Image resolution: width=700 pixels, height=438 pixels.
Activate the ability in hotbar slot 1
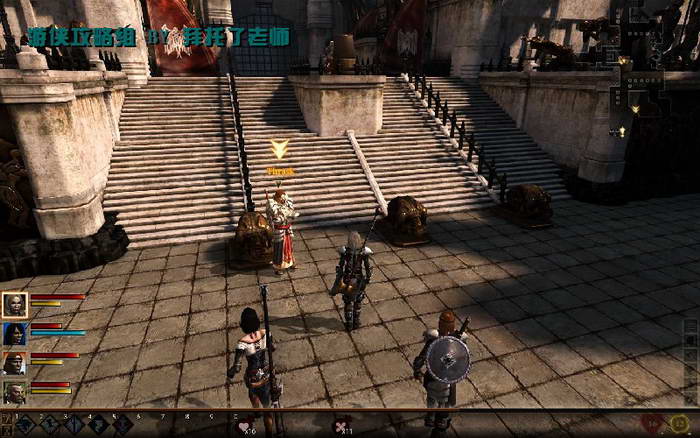[x=25, y=424]
